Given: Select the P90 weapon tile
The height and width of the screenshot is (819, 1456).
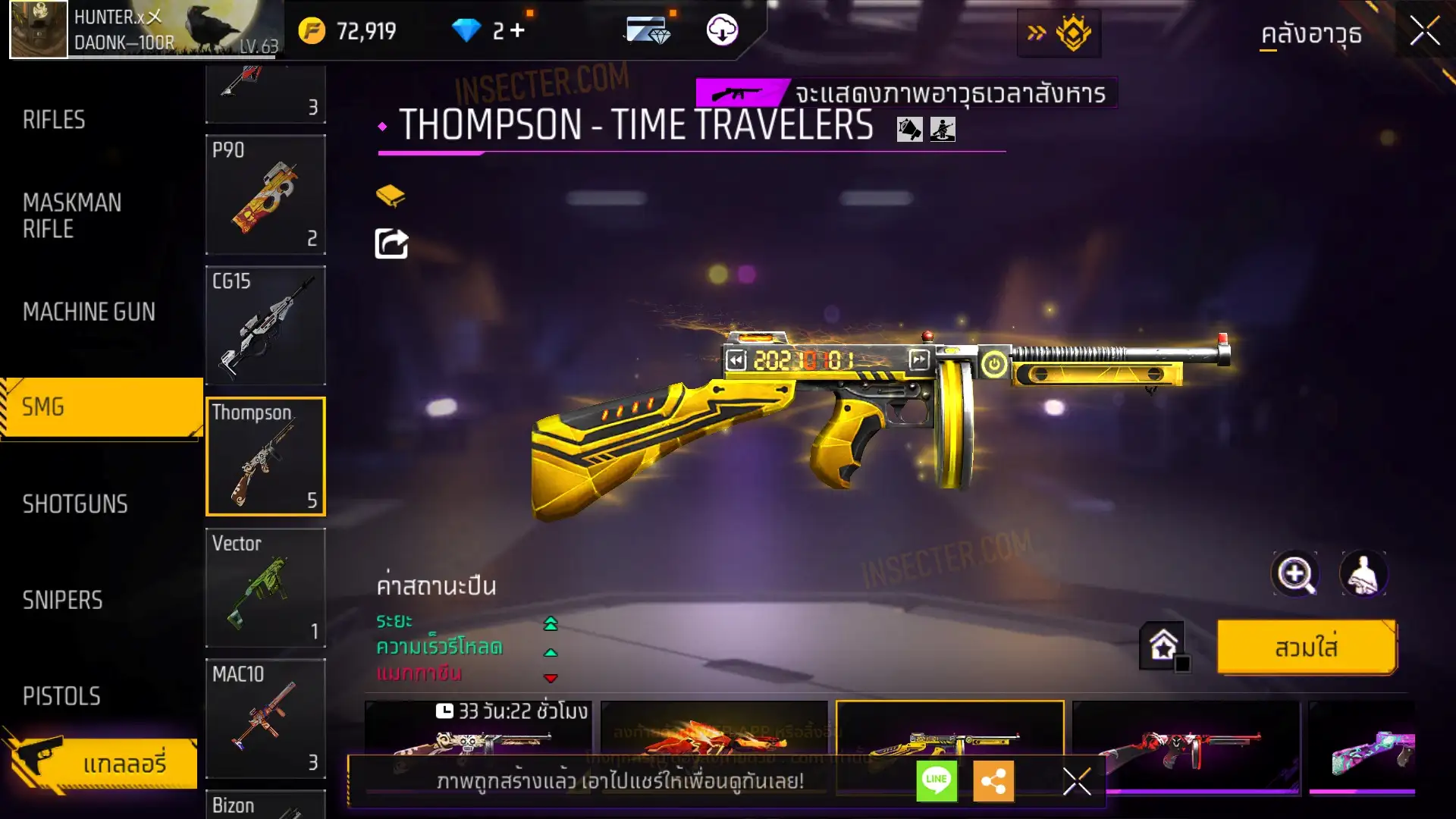Looking at the screenshot, I should click(265, 195).
